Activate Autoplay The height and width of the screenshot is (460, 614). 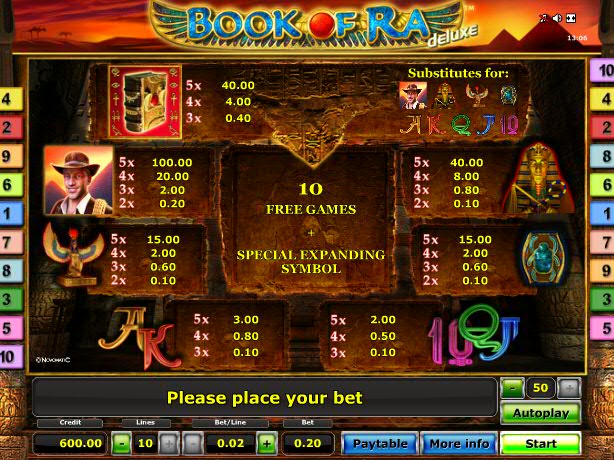click(540, 413)
